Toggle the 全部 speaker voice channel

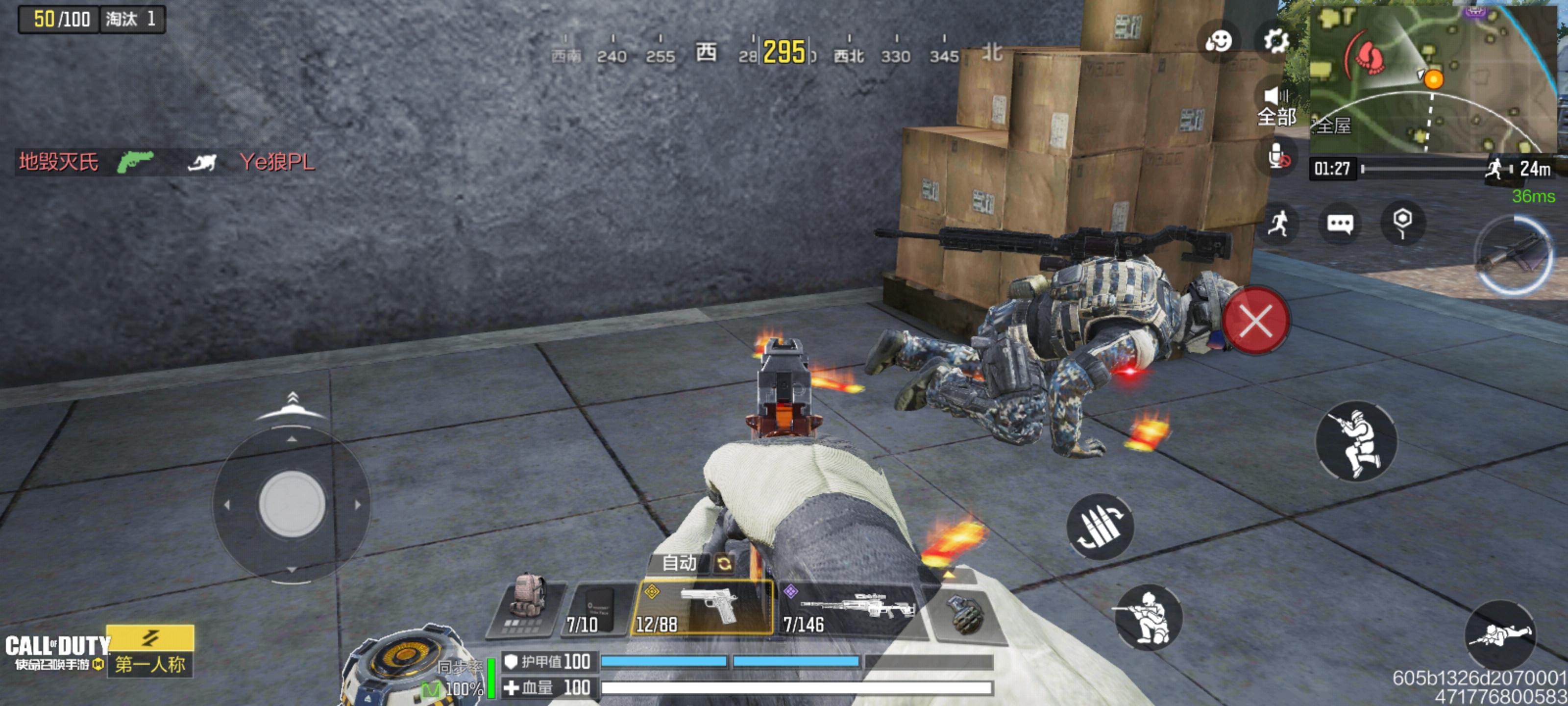point(1276,105)
